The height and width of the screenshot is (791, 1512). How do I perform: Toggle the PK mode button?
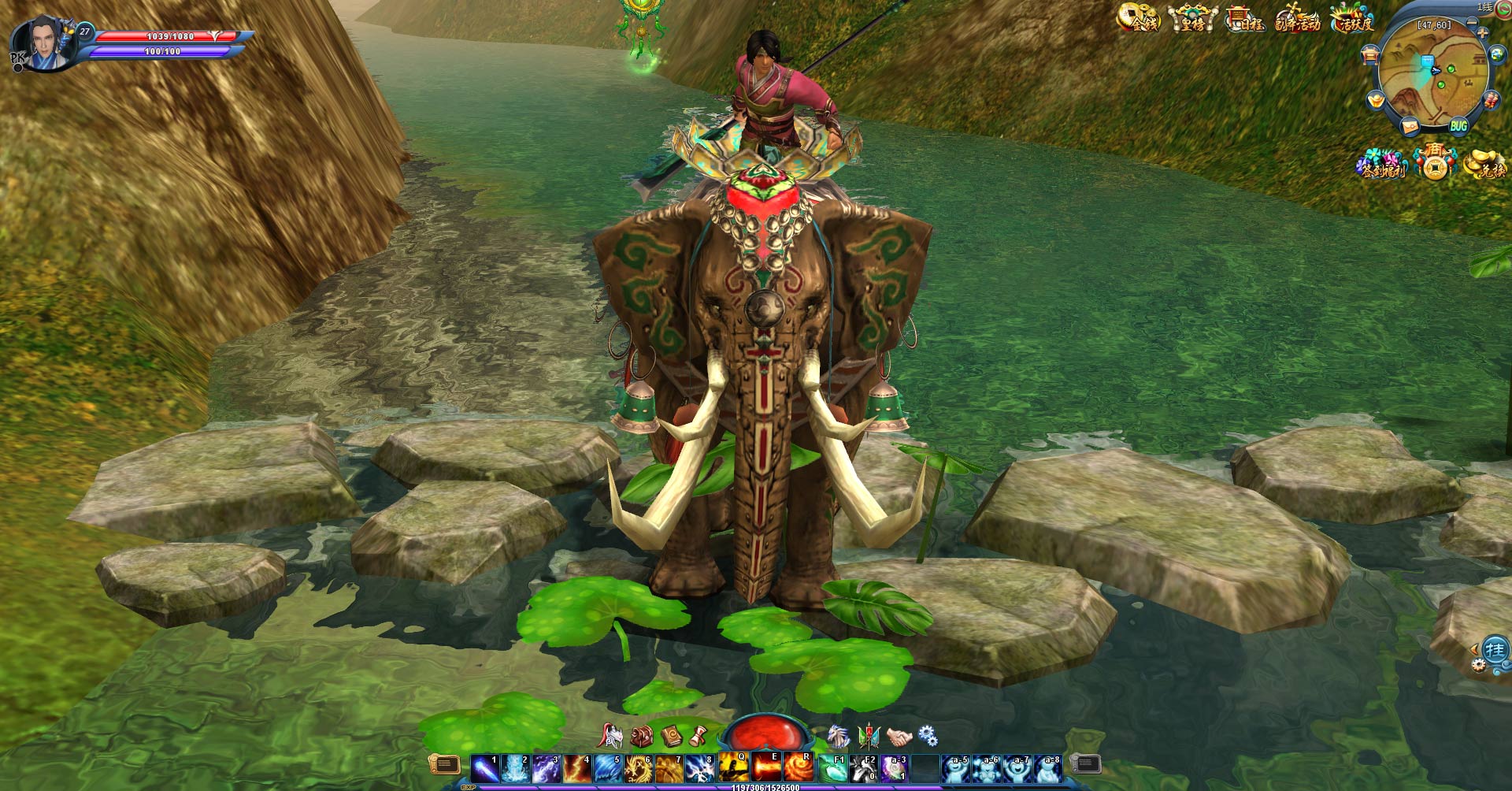pos(17,60)
